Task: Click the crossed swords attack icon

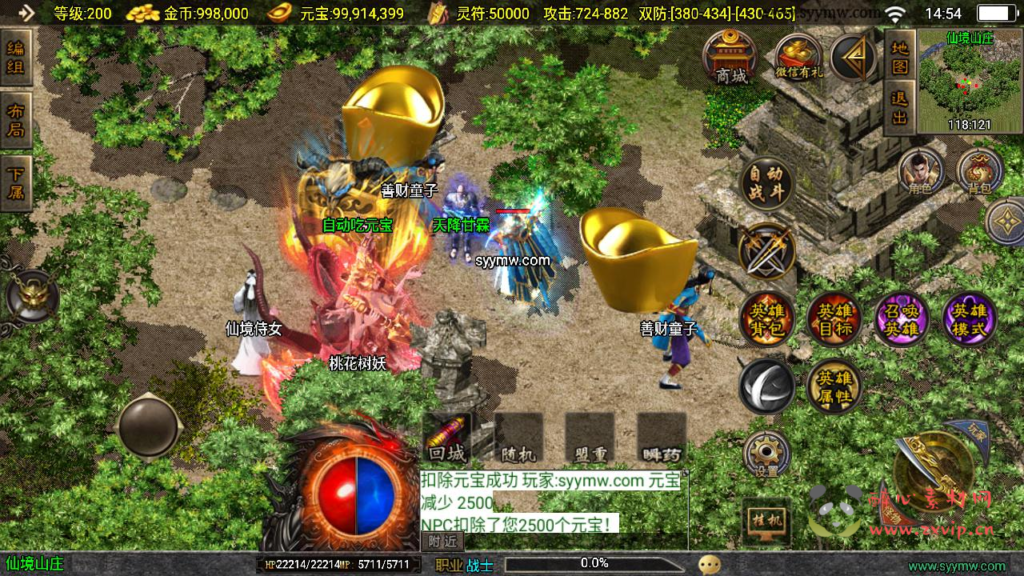Action: [x=767, y=250]
